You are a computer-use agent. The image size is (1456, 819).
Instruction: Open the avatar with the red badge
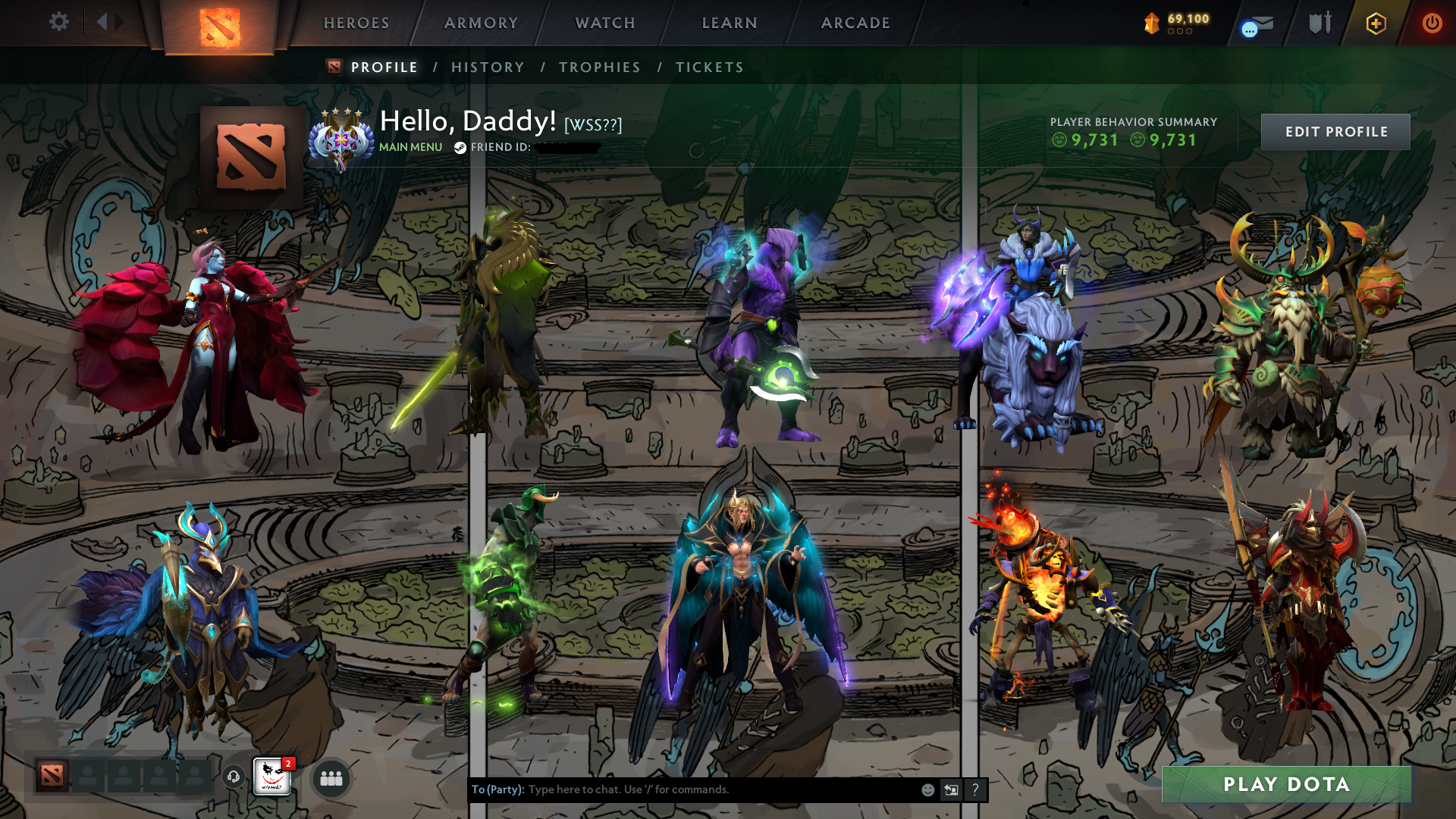pyautogui.click(x=271, y=777)
